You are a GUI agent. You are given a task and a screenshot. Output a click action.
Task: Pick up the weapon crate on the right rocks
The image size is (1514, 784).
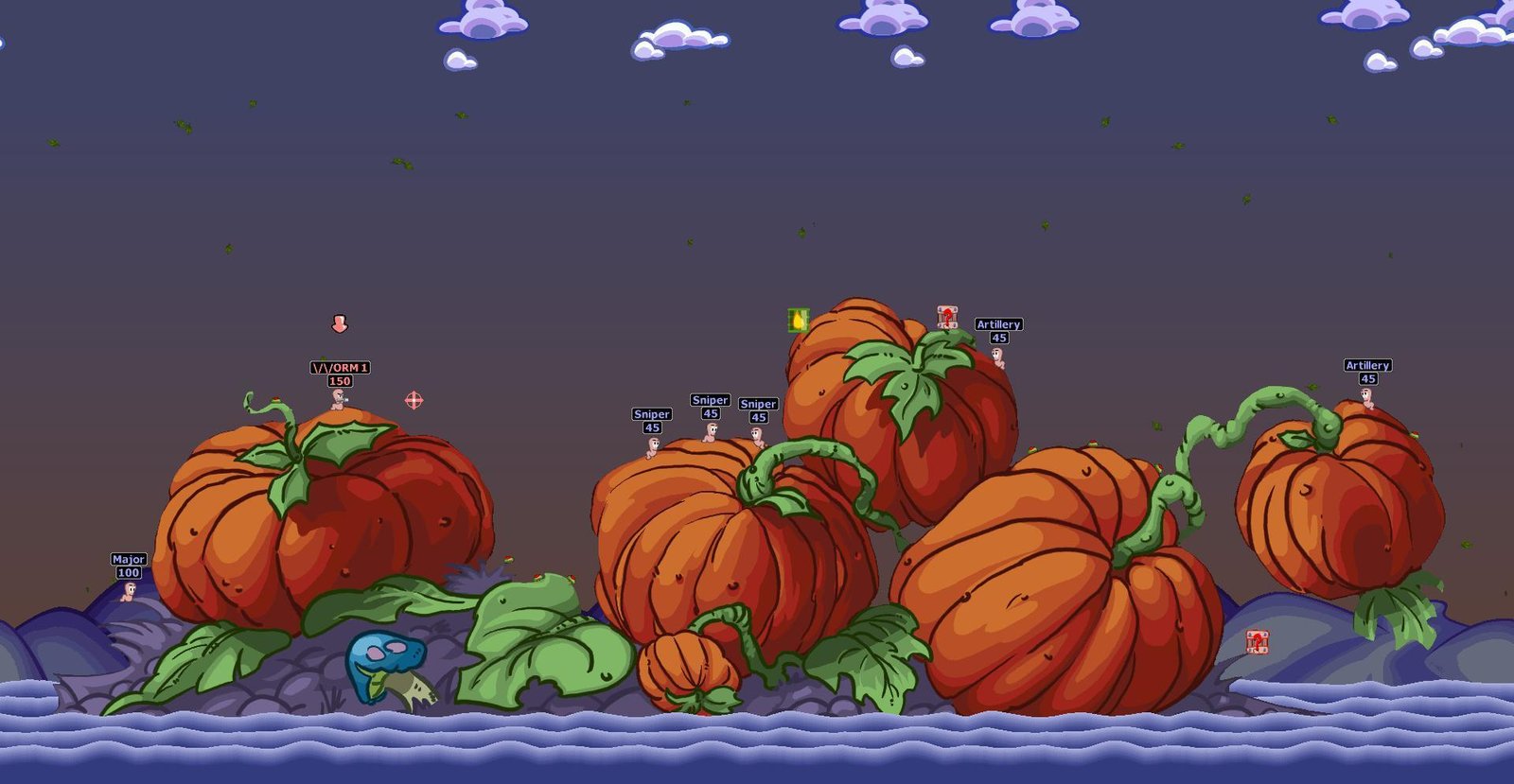(1258, 643)
